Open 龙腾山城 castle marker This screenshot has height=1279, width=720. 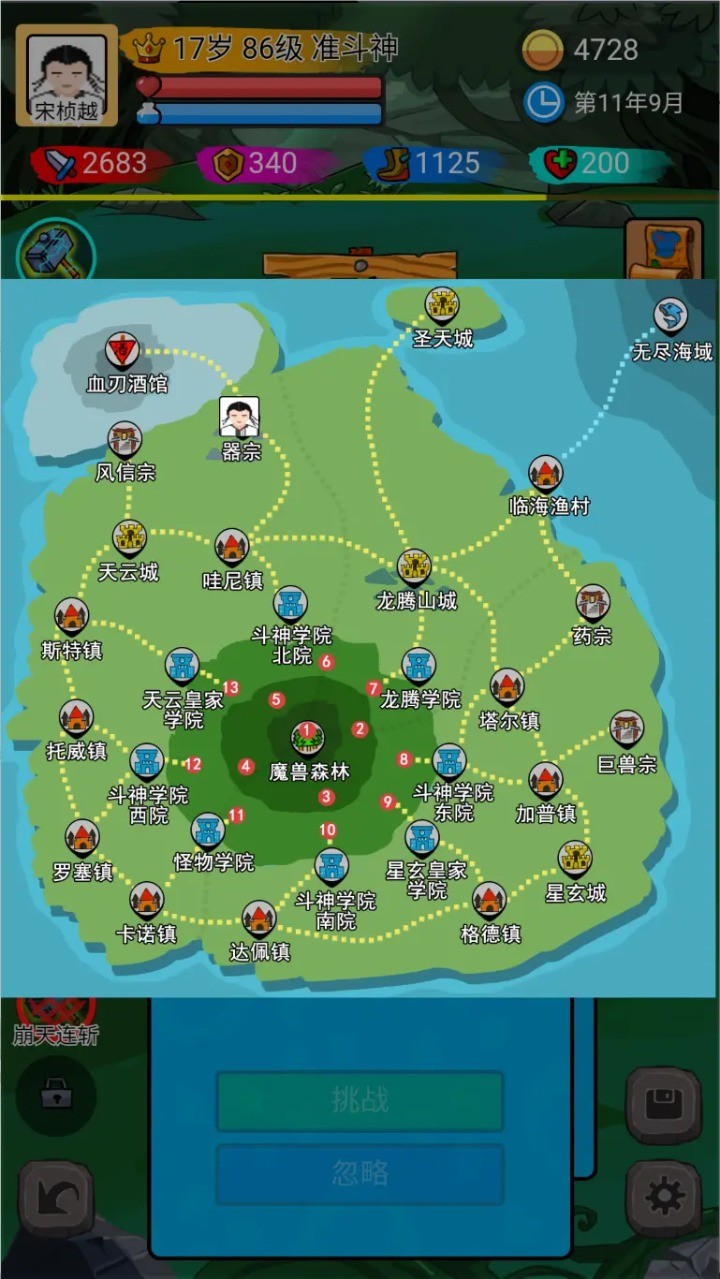pos(414,567)
